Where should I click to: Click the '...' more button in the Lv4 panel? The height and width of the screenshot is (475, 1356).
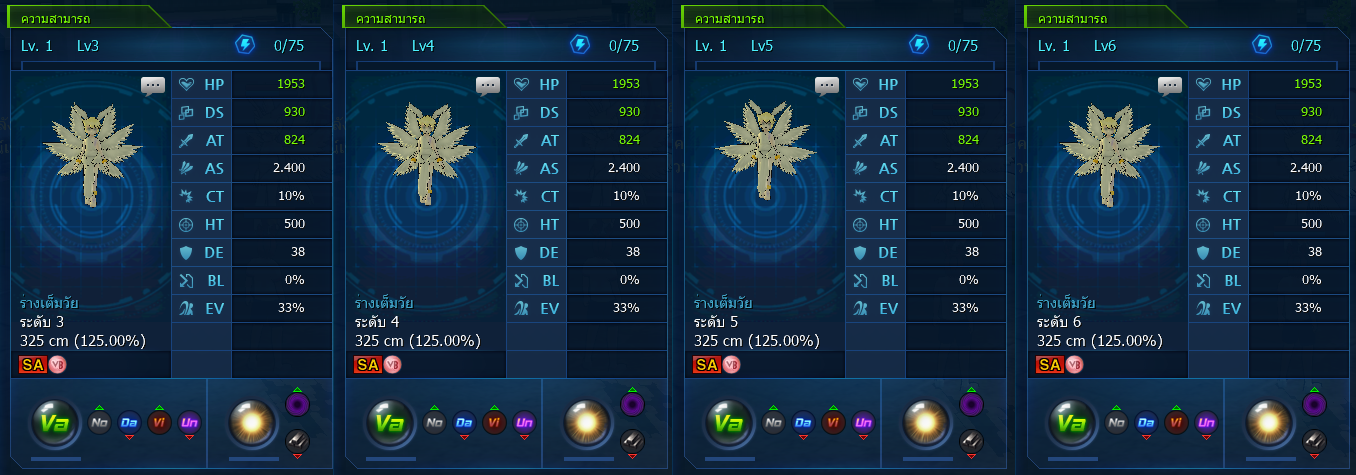click(x=487, y=85)
